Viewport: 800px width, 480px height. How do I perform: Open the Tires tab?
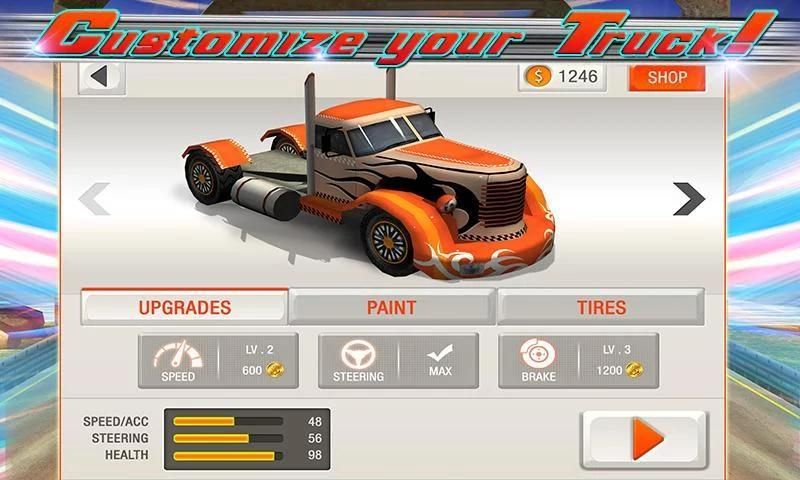[600, 307]
